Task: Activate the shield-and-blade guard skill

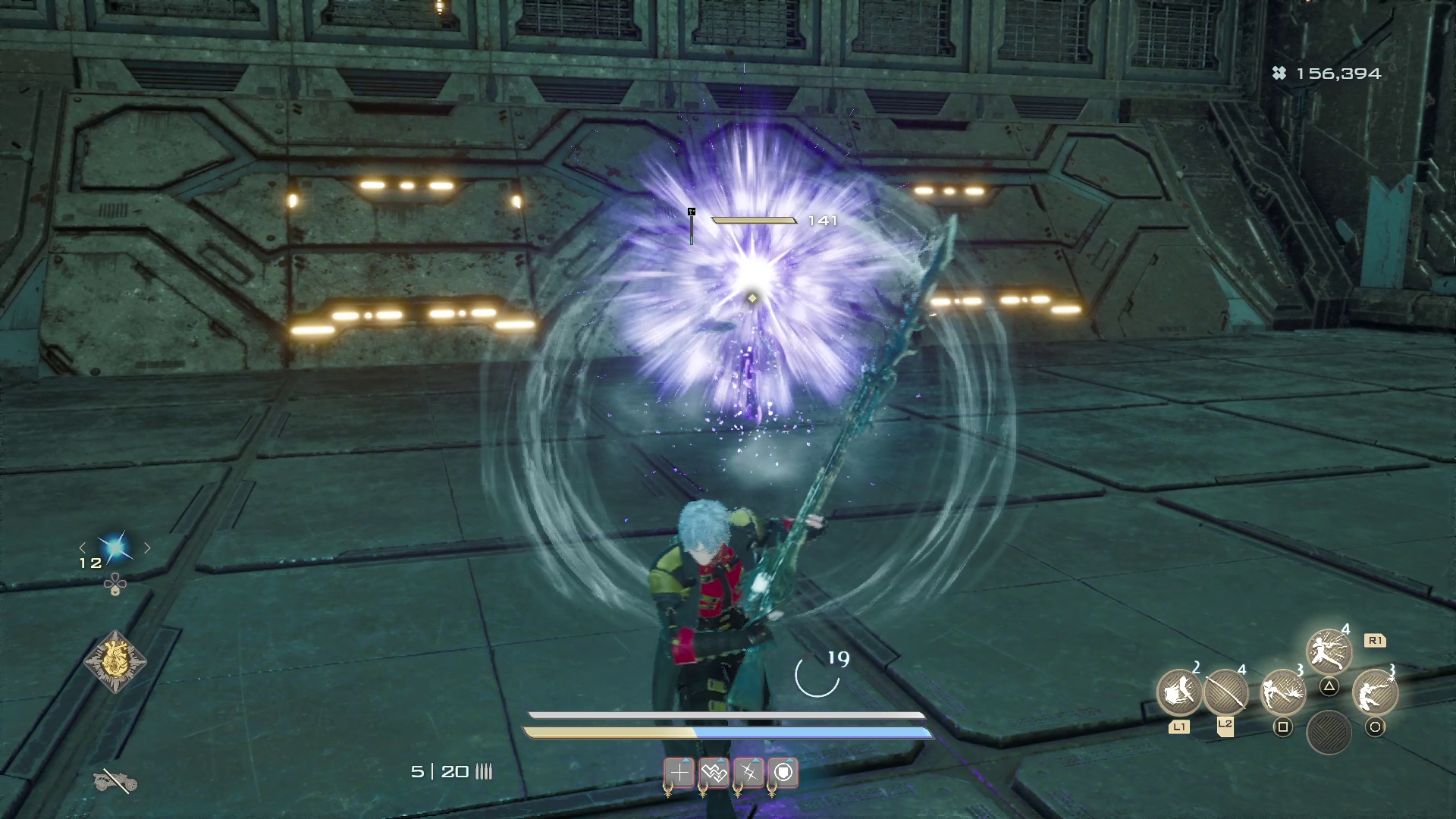Action: pos(1178,692)
